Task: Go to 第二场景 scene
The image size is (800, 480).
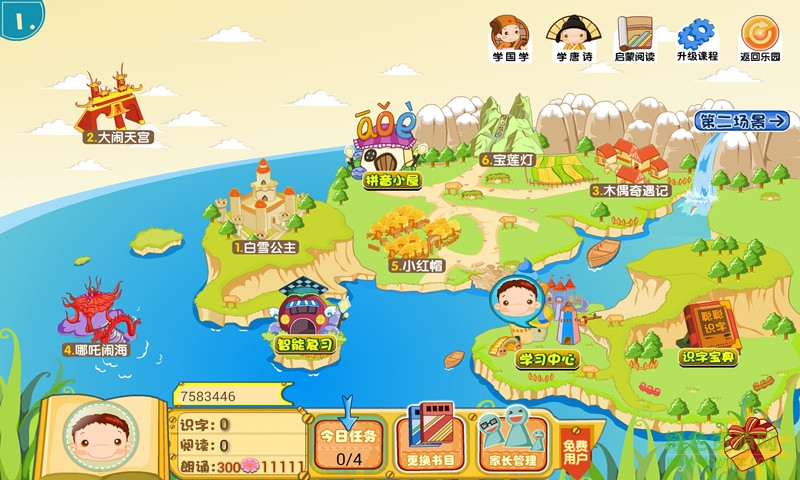Action: 742,122
